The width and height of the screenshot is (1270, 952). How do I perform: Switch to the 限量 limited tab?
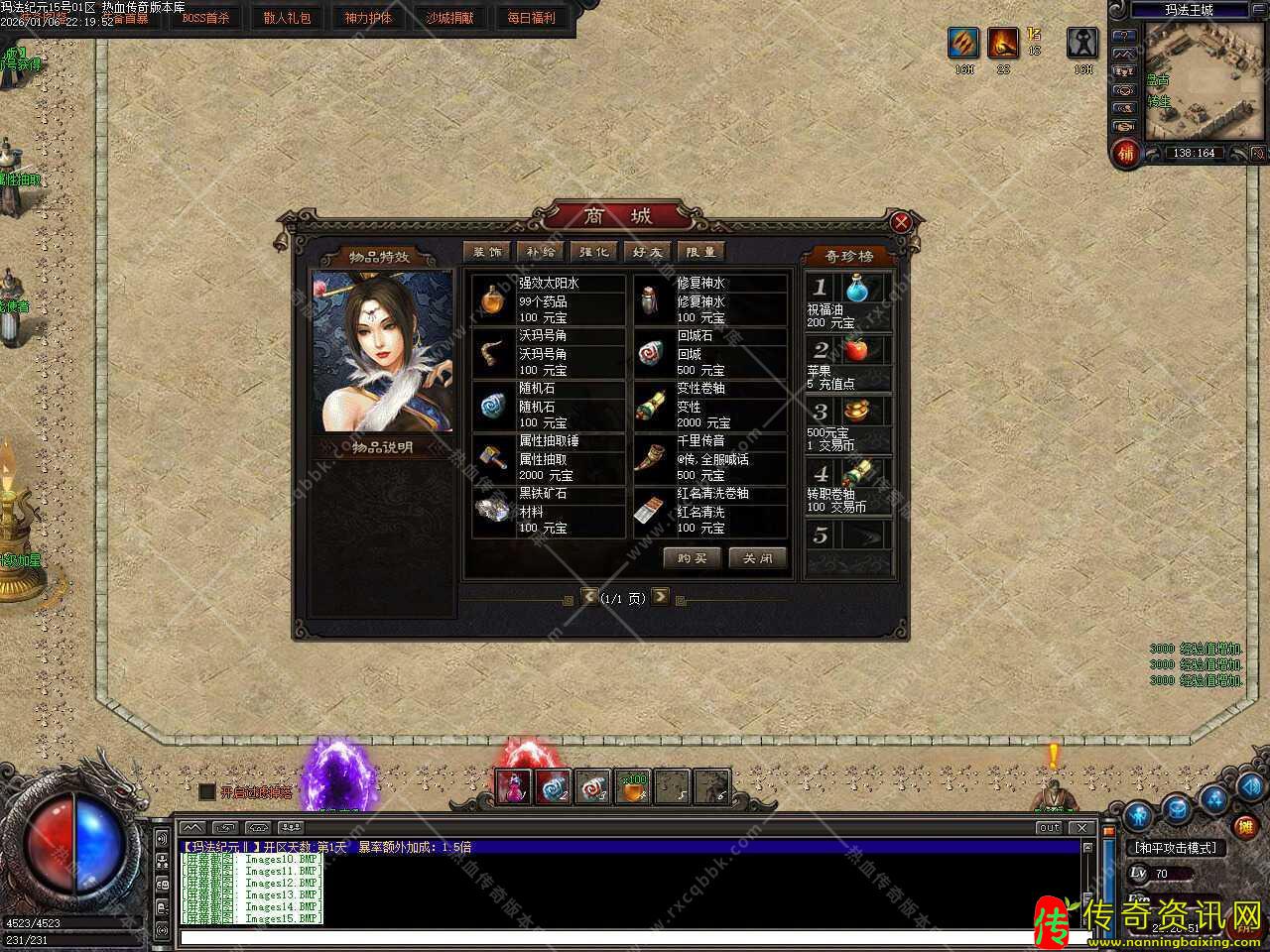701,252
